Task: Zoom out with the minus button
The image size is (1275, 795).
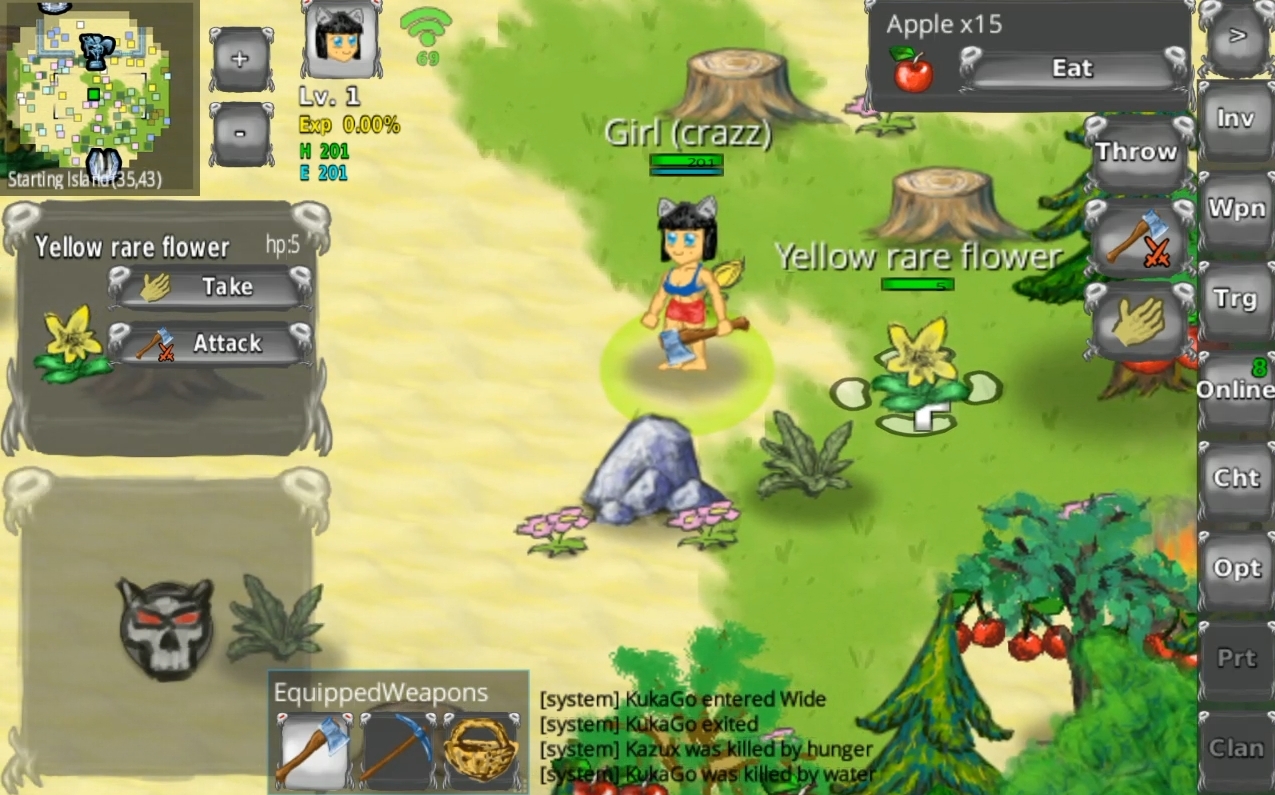Action: pyautogui.click(x=241, y=132)
